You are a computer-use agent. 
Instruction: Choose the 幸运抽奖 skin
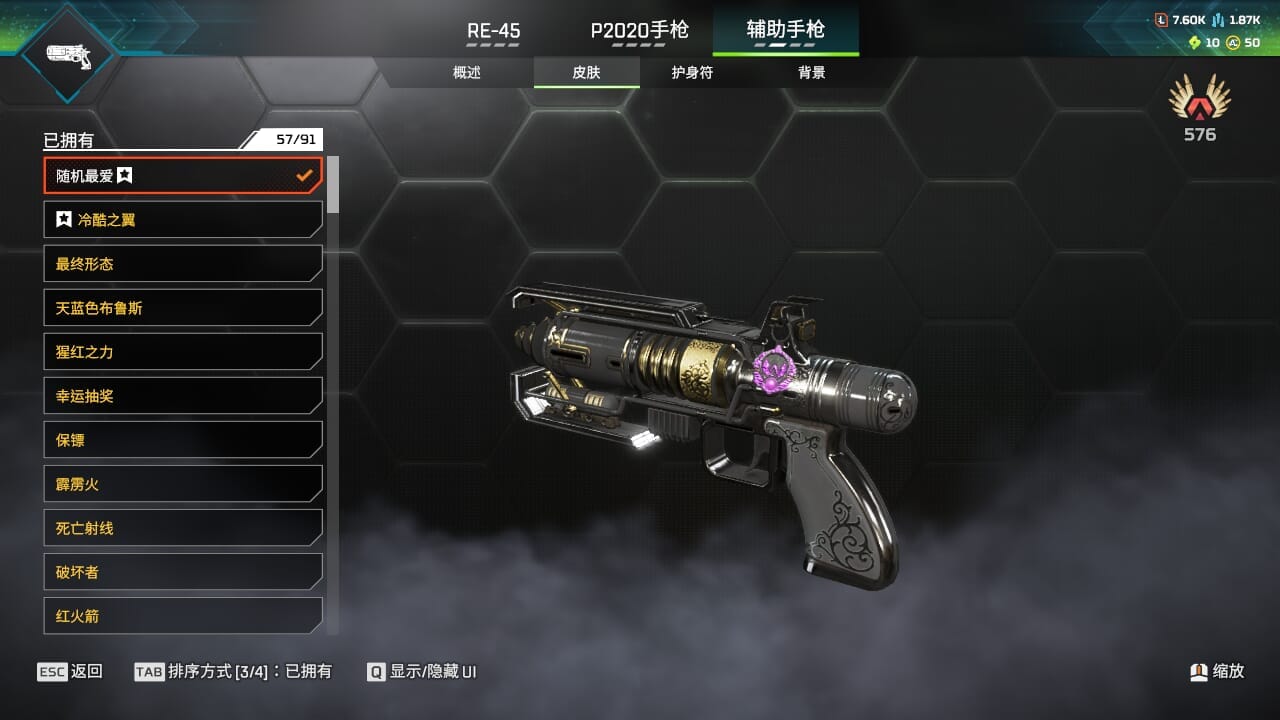tap(183, 396)
